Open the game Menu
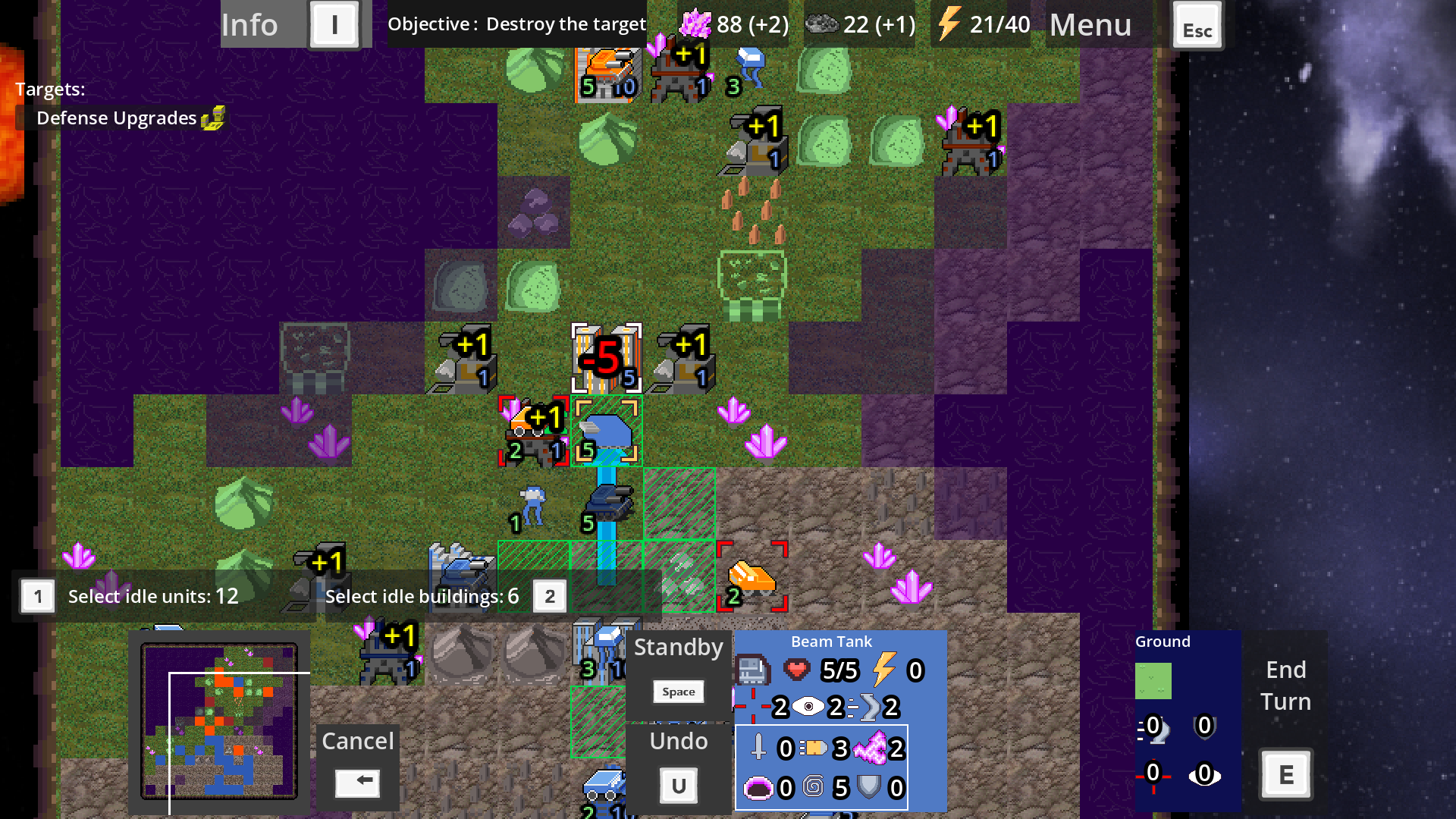1456x819 pixels. 1090,25
